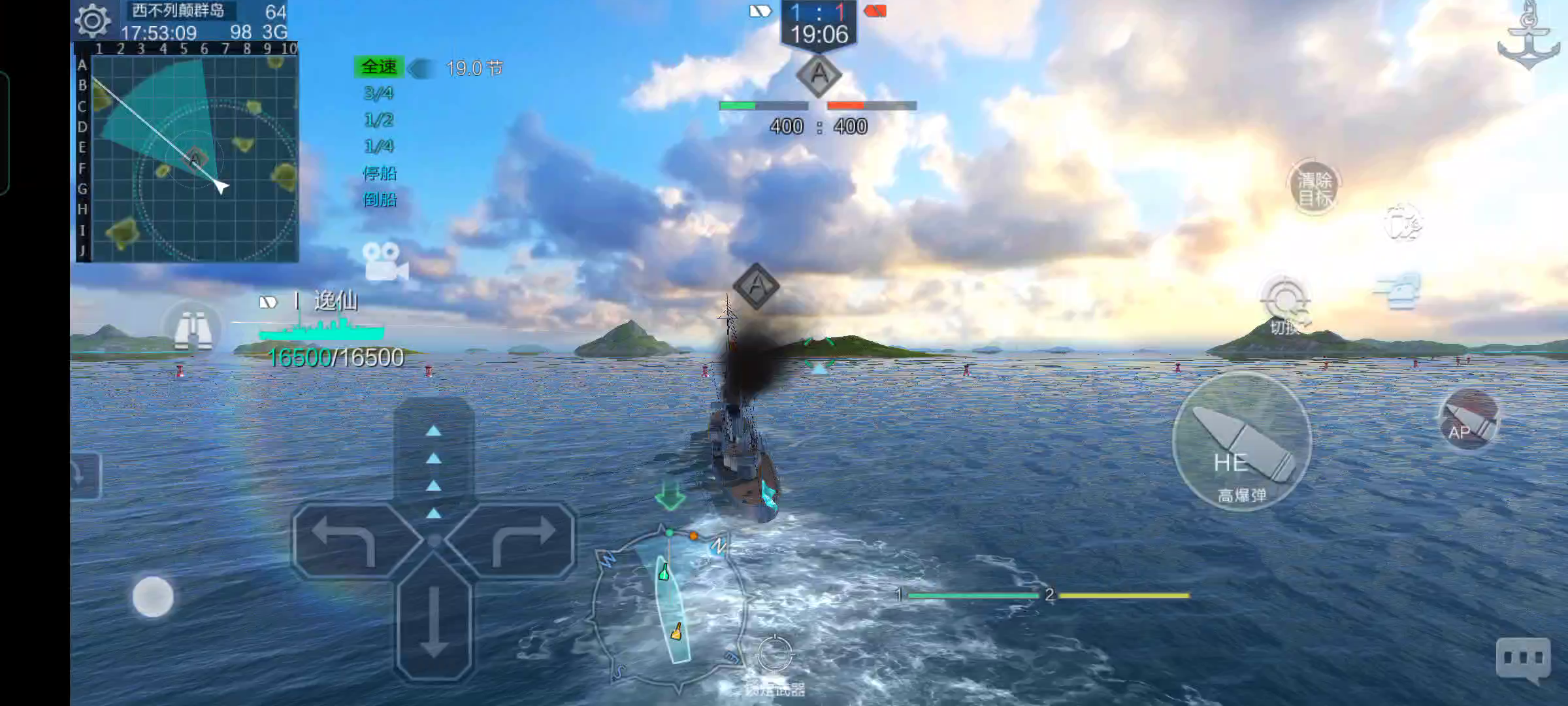Tap 清除目标 to clear the target
The width and height of the screenshot is (1568, 706).
[x=1314, y=188]
